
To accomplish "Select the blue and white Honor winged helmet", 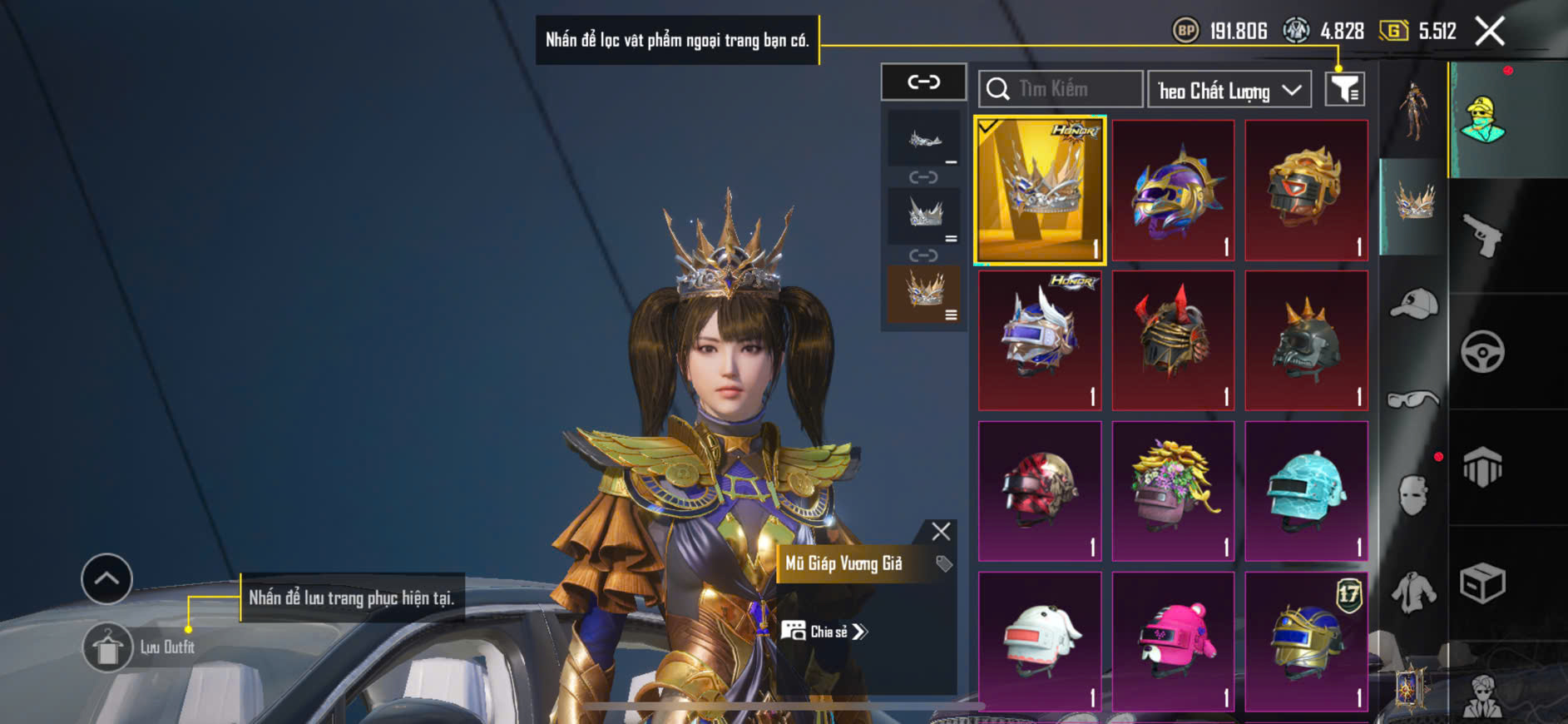I will coord(1040,340).
